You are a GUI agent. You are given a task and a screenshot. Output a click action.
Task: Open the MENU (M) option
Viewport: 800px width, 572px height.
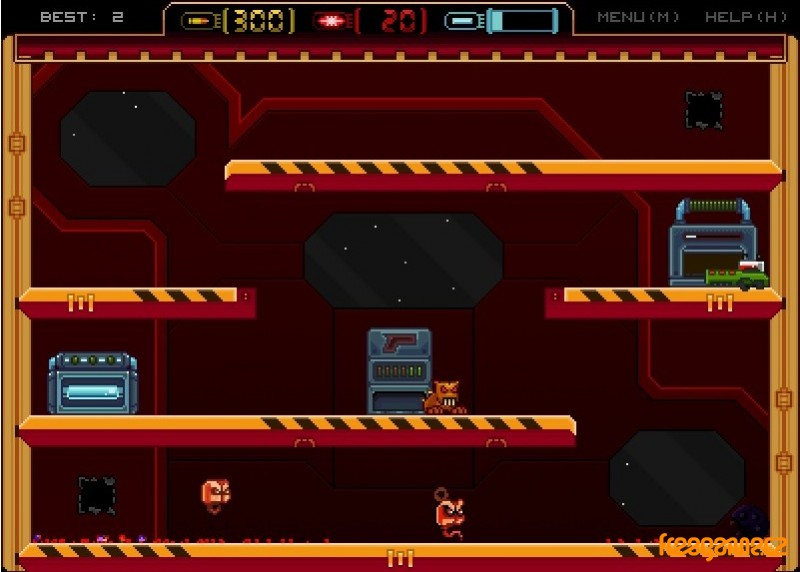(638, 17)
